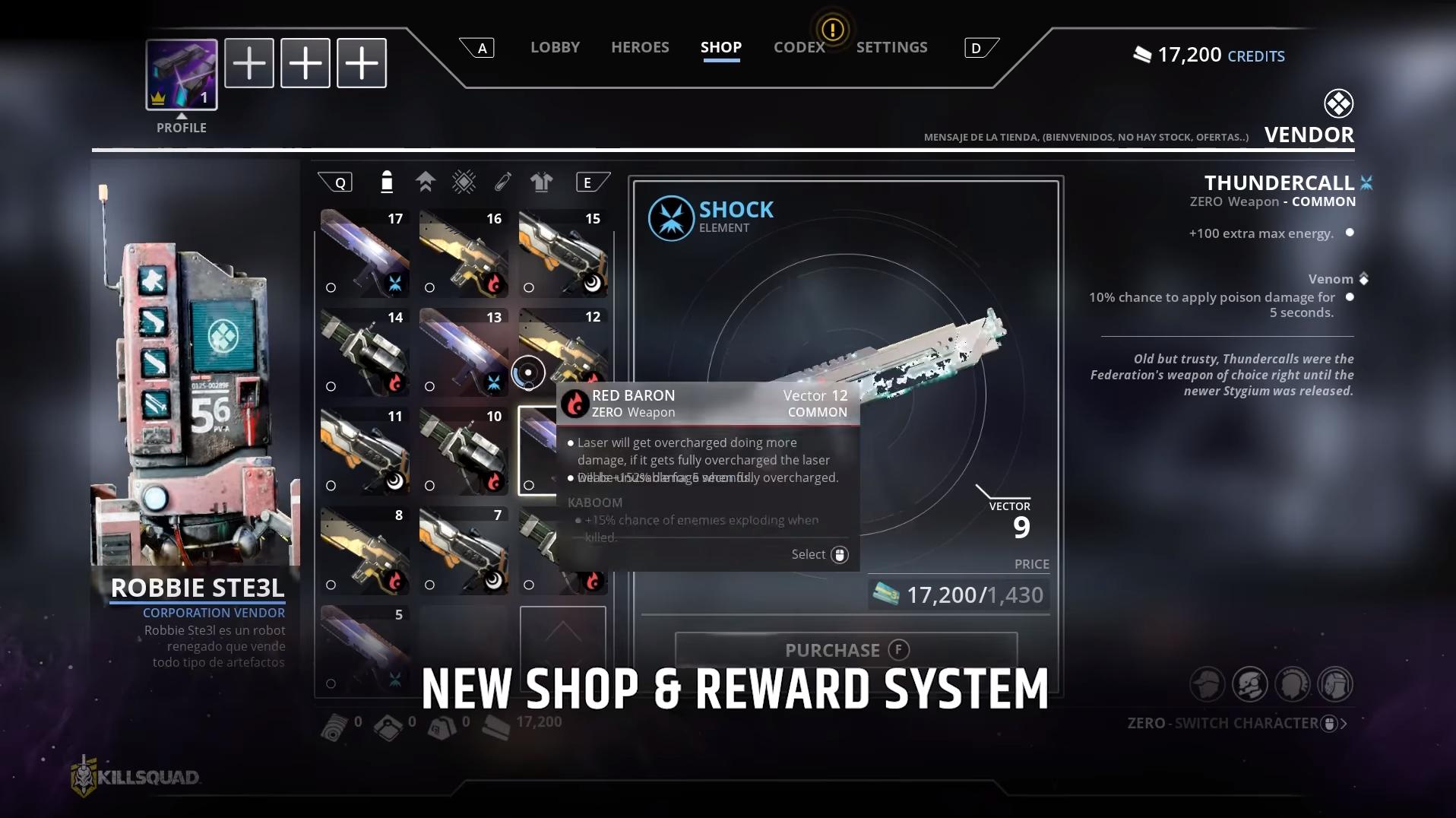Show the chip module shop category

pyautogui.click(x=464, y=182)
